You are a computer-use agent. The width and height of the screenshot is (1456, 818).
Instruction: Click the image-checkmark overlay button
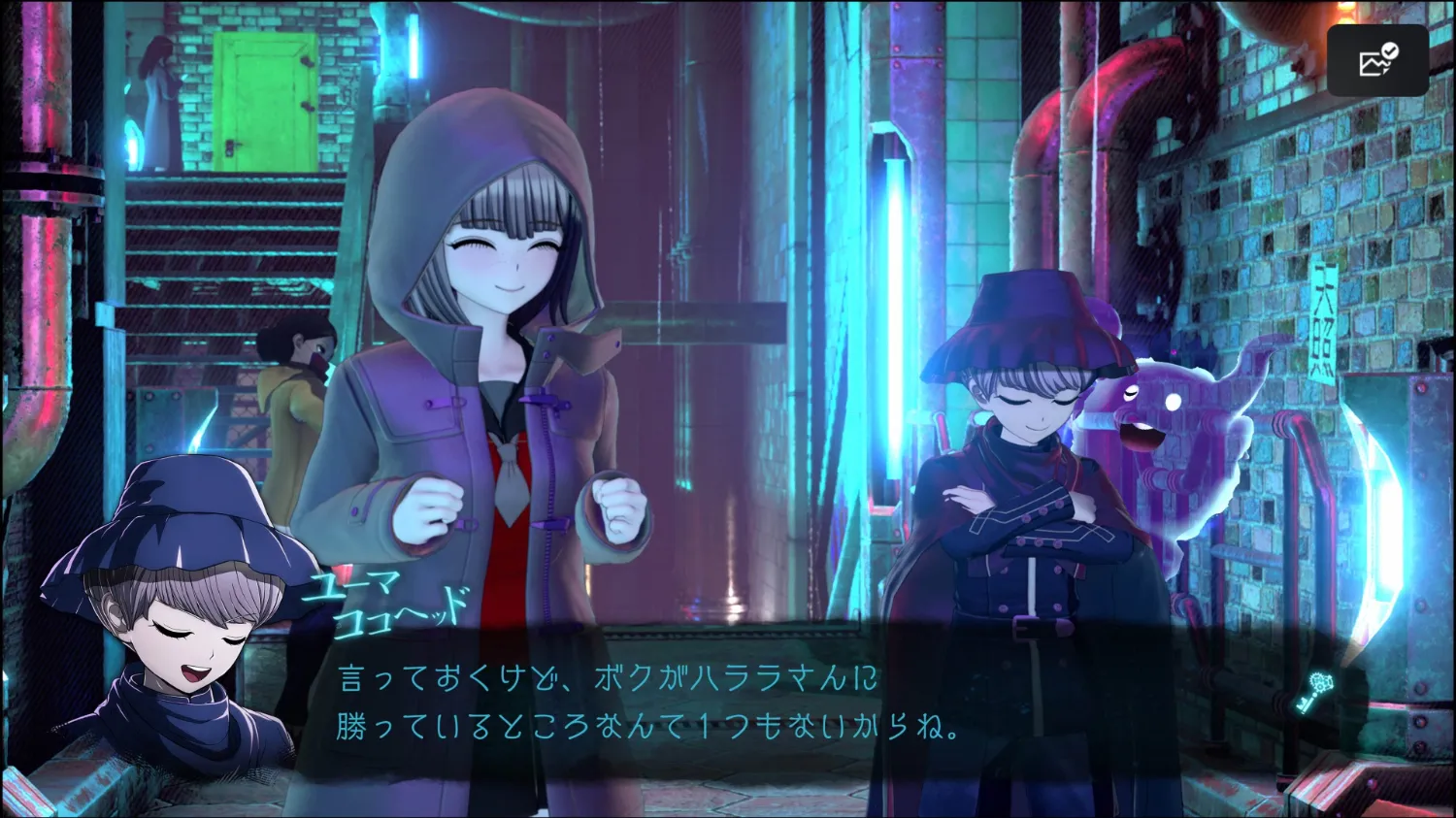point(1377,60)
